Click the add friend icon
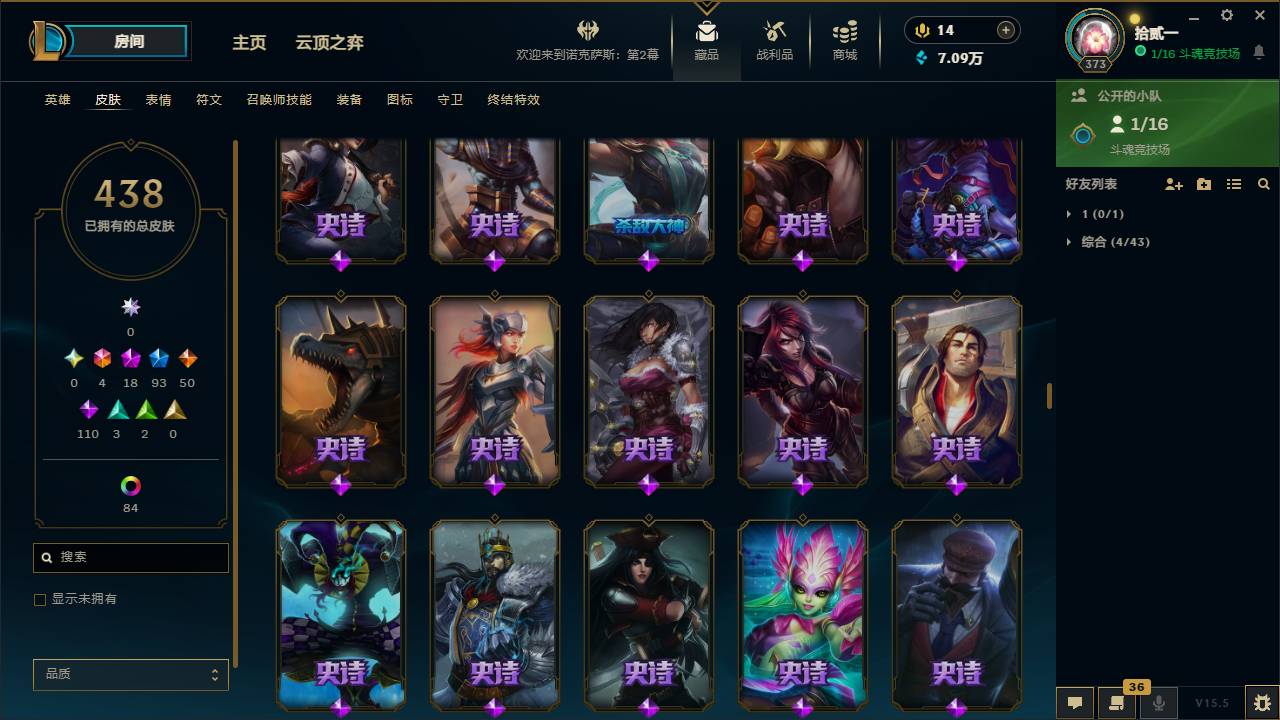This screenshot has height=720, width=1280. coord(1172,184)
